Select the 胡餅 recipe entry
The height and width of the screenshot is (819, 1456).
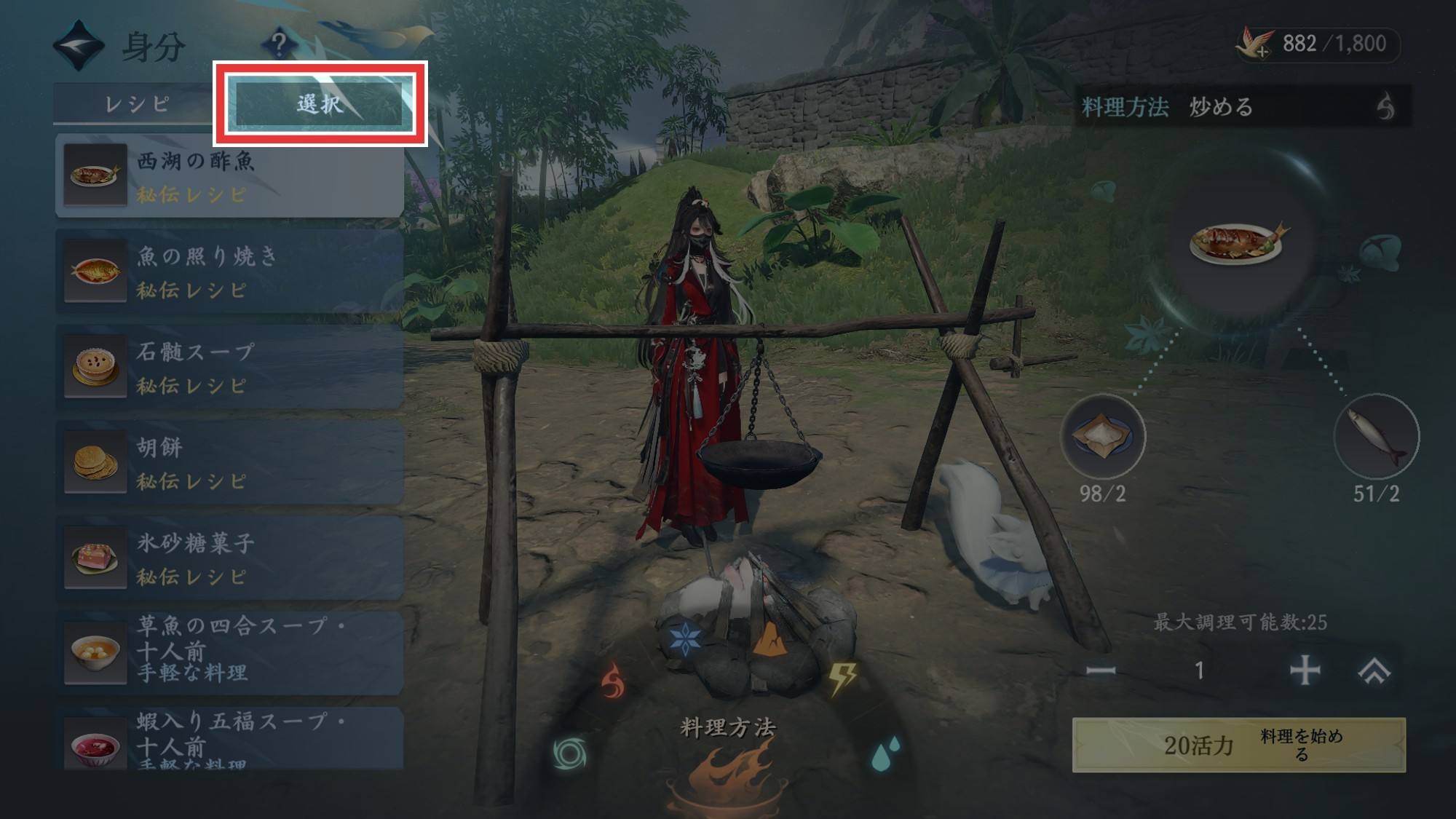pos(229,462)
